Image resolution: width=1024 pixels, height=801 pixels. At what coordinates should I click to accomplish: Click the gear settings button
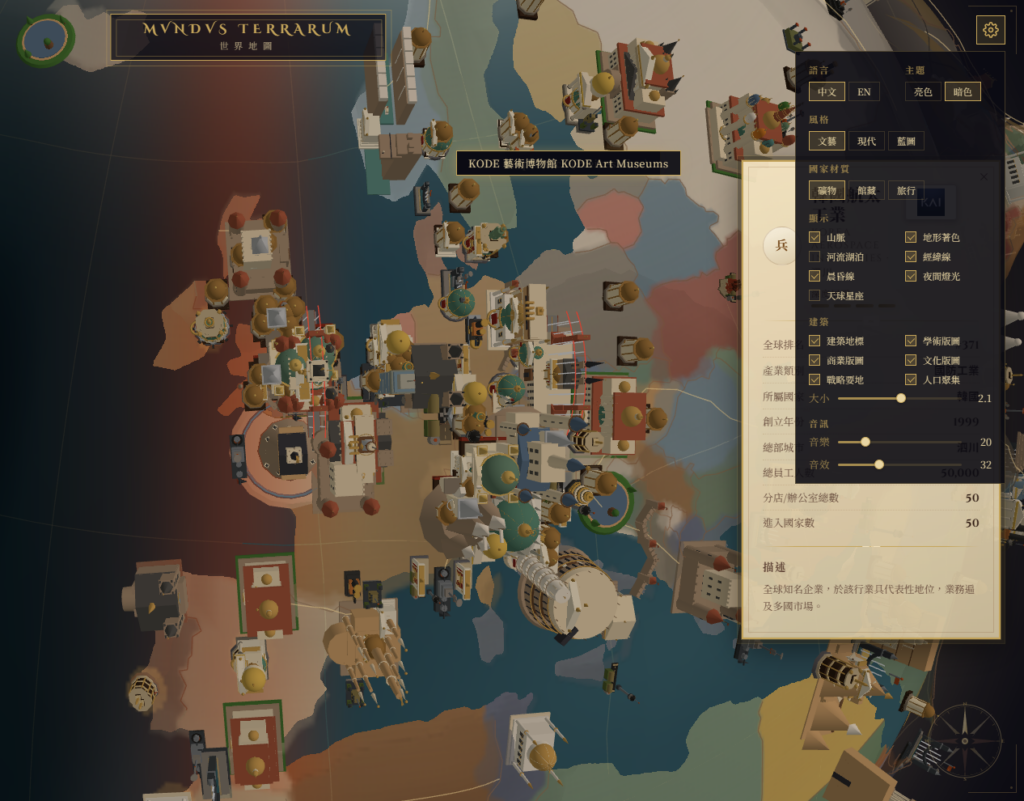tap(990, 30)
